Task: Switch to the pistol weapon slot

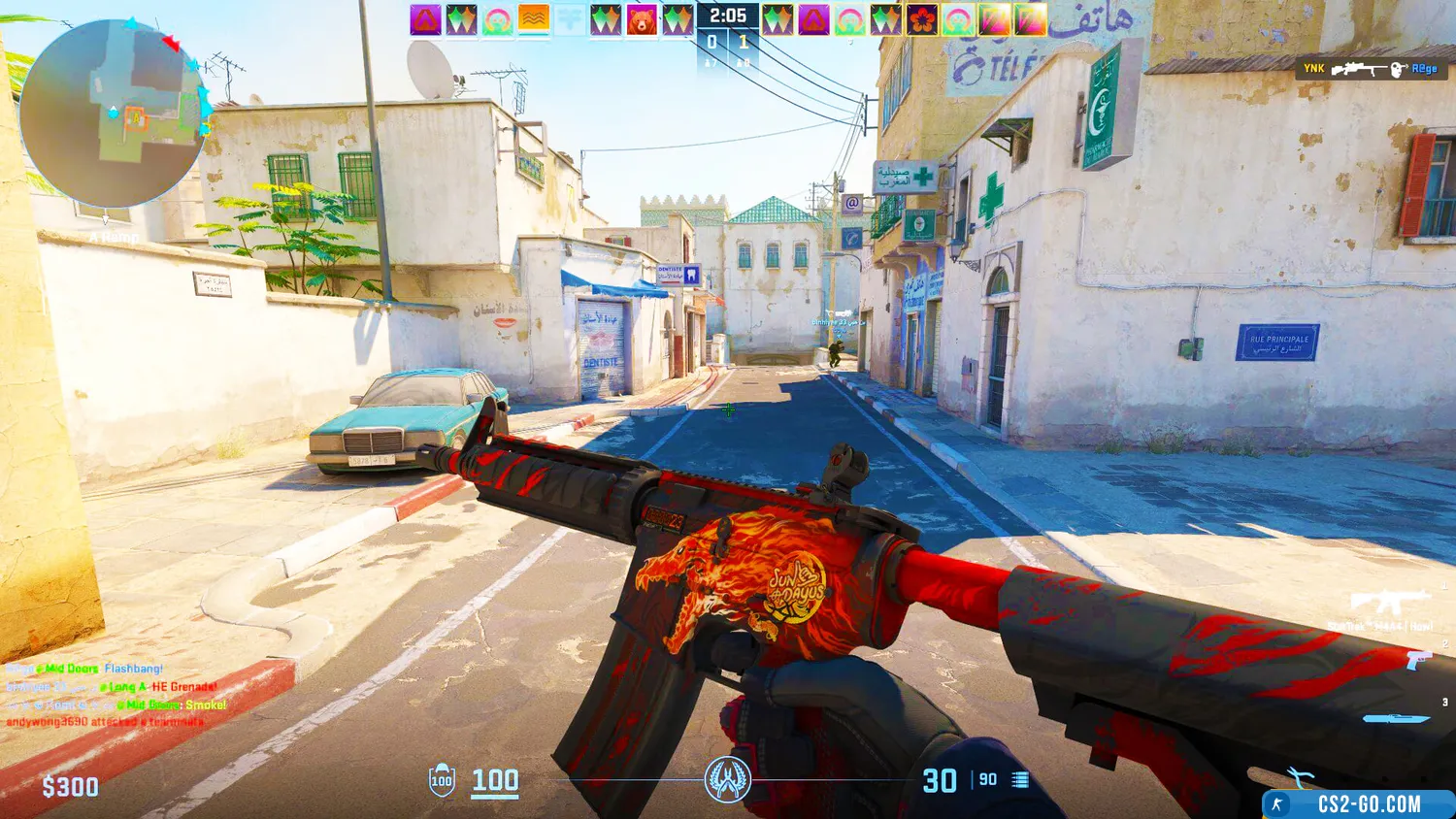Action: [1416, 662]
